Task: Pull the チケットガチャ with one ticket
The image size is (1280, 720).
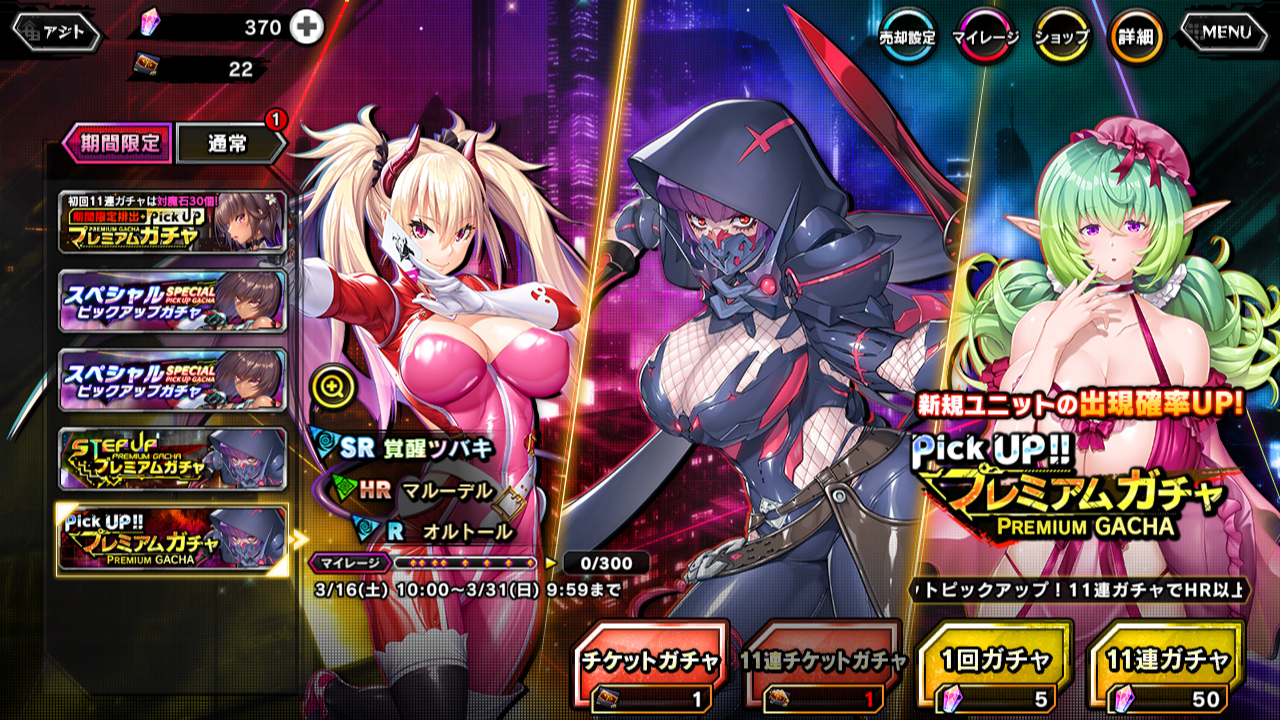Action: pyautogui.click(x=652, y=671)
